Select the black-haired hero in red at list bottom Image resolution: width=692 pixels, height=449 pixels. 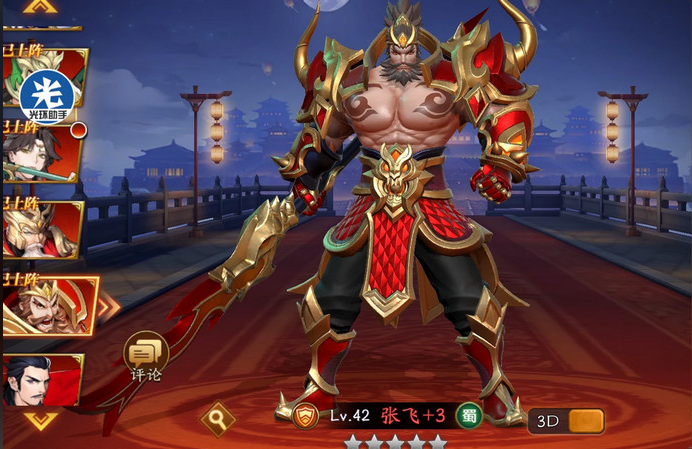(x=40, y=380)
